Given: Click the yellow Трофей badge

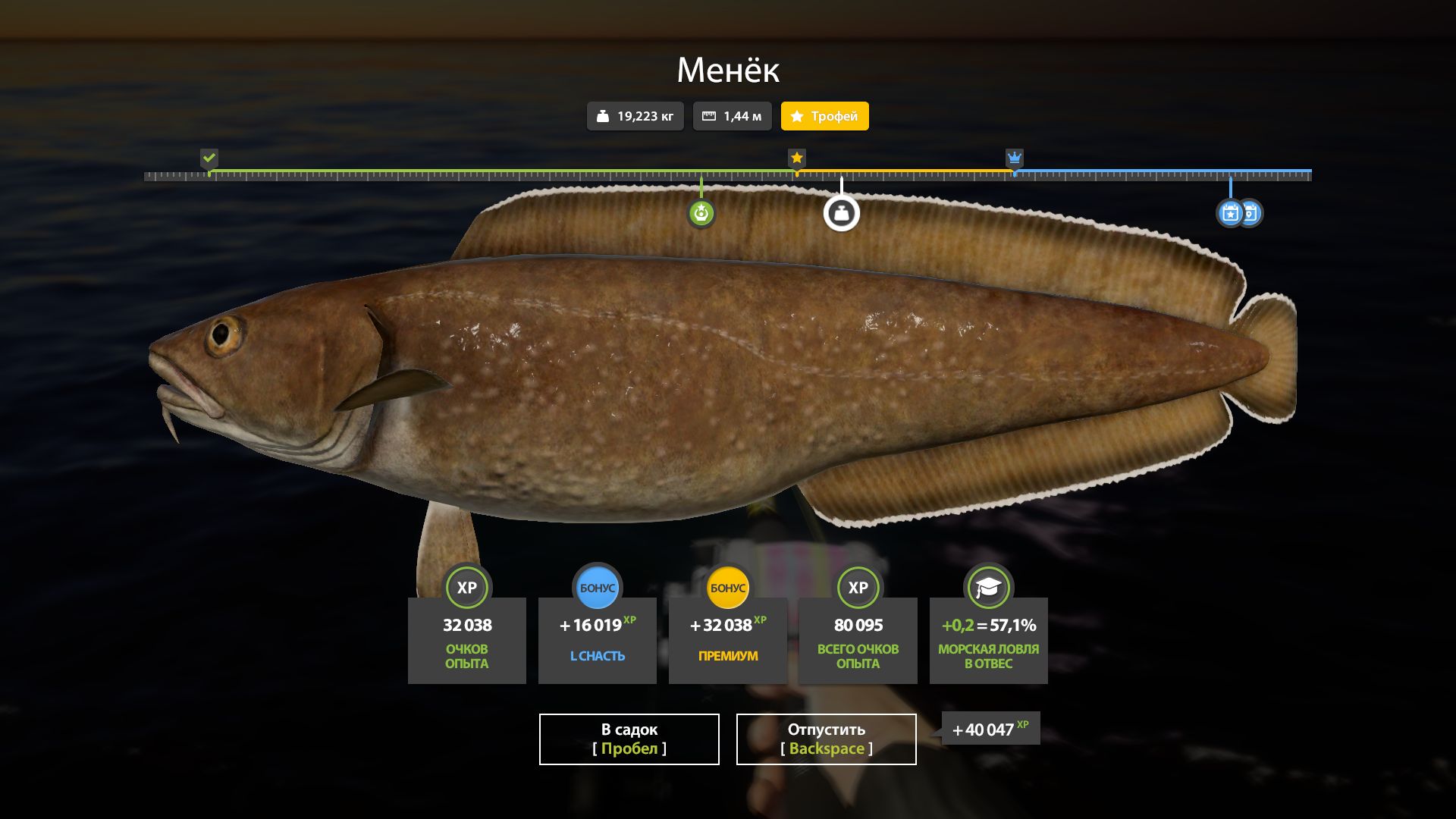Looking at the screenshot, I should click(824, 116).
